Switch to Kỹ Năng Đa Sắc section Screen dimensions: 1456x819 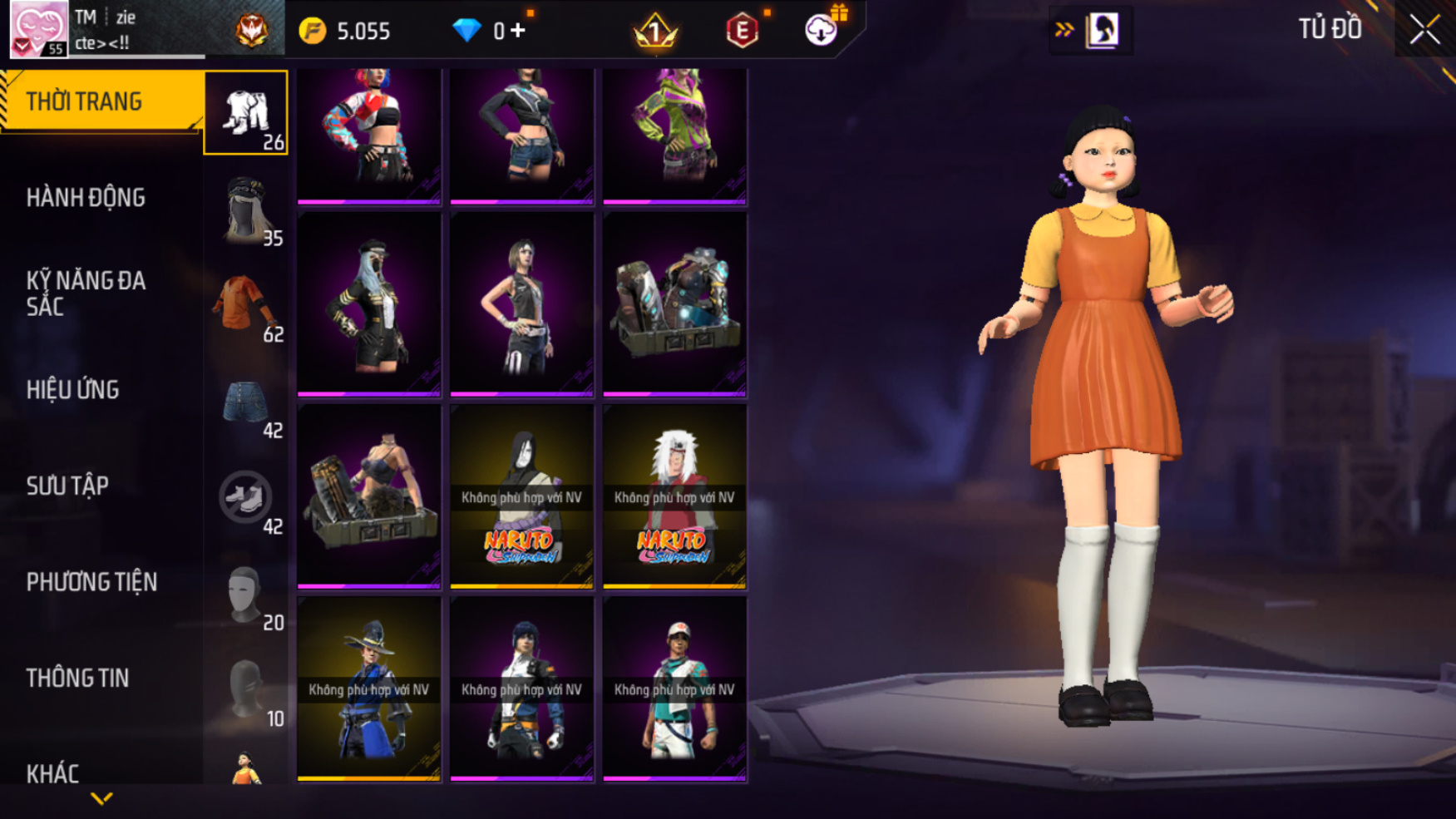click(86, 294)
